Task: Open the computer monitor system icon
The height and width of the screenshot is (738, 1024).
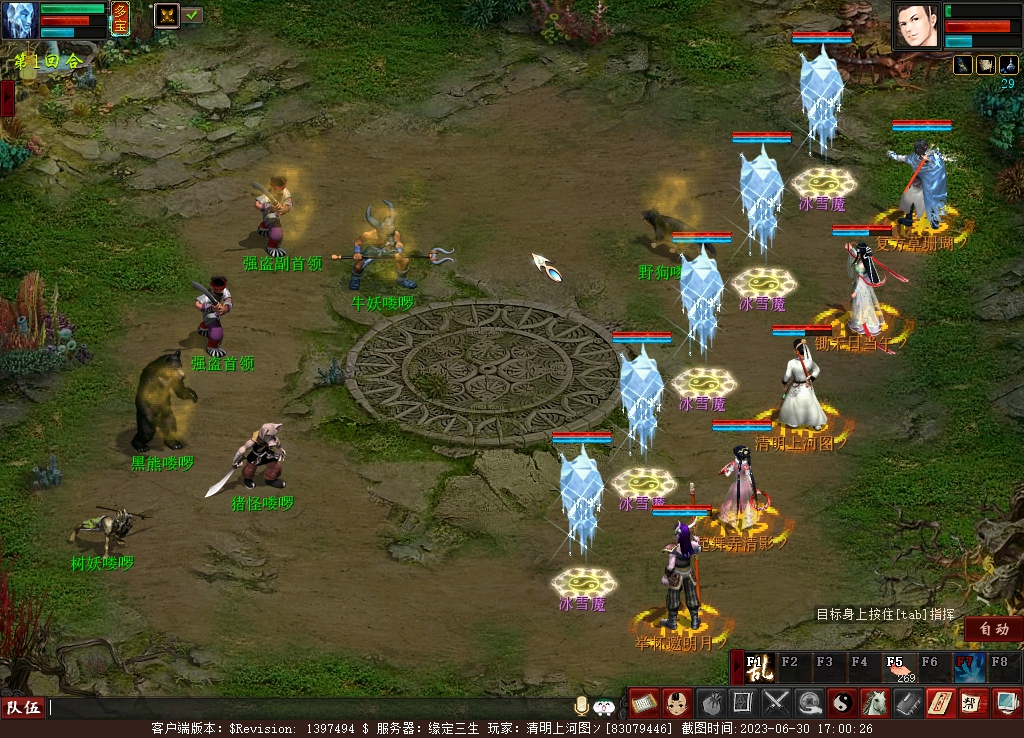Action: 1006,703
